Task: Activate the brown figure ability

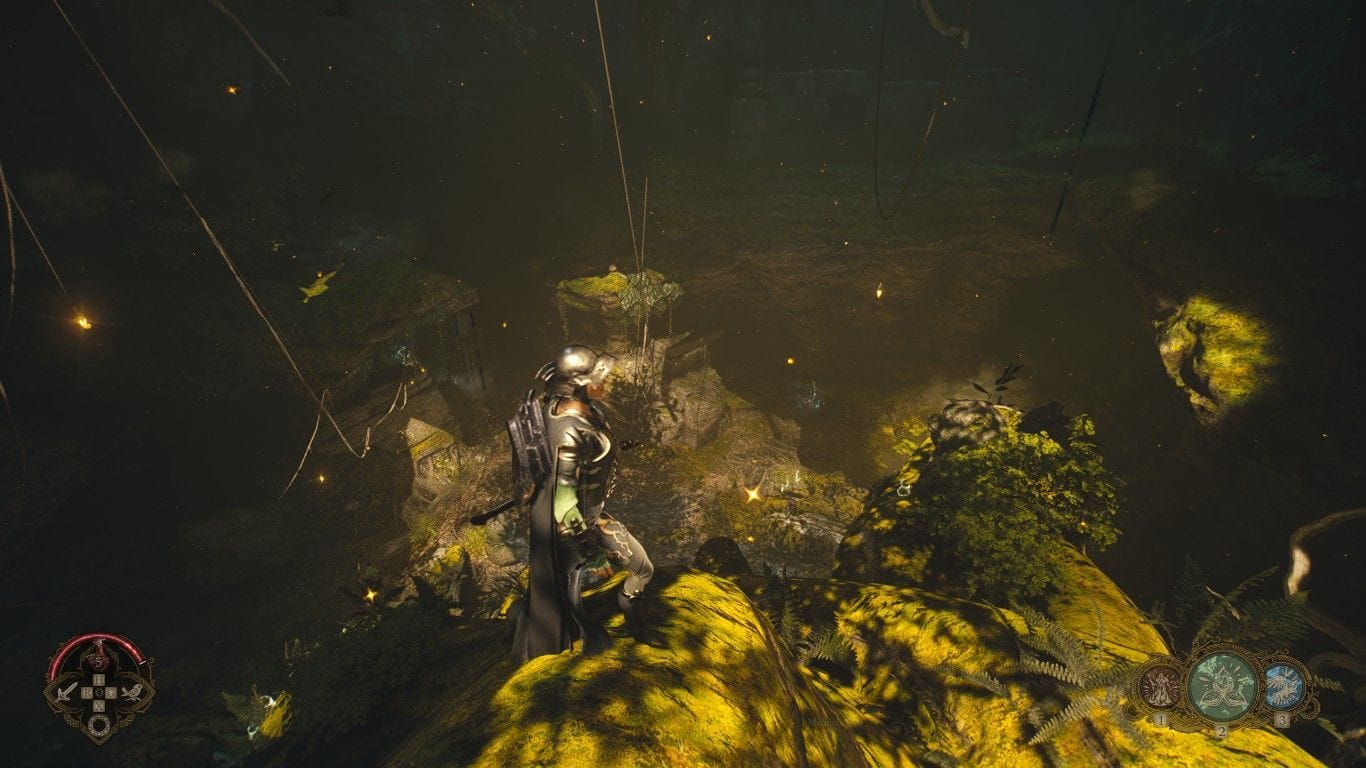Action: click(1159, 687)
